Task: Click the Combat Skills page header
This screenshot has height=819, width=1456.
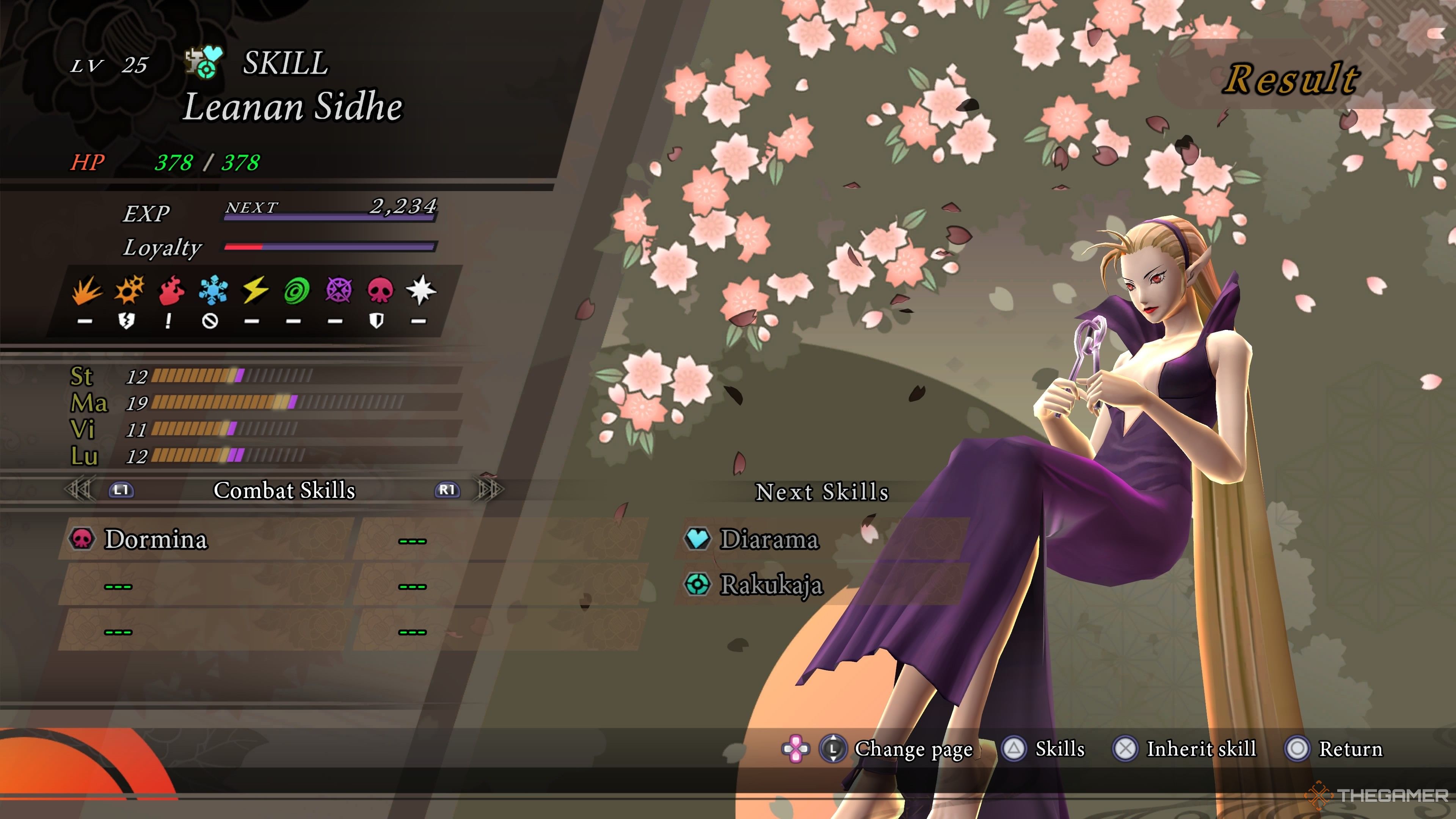Action: [284, 490]
